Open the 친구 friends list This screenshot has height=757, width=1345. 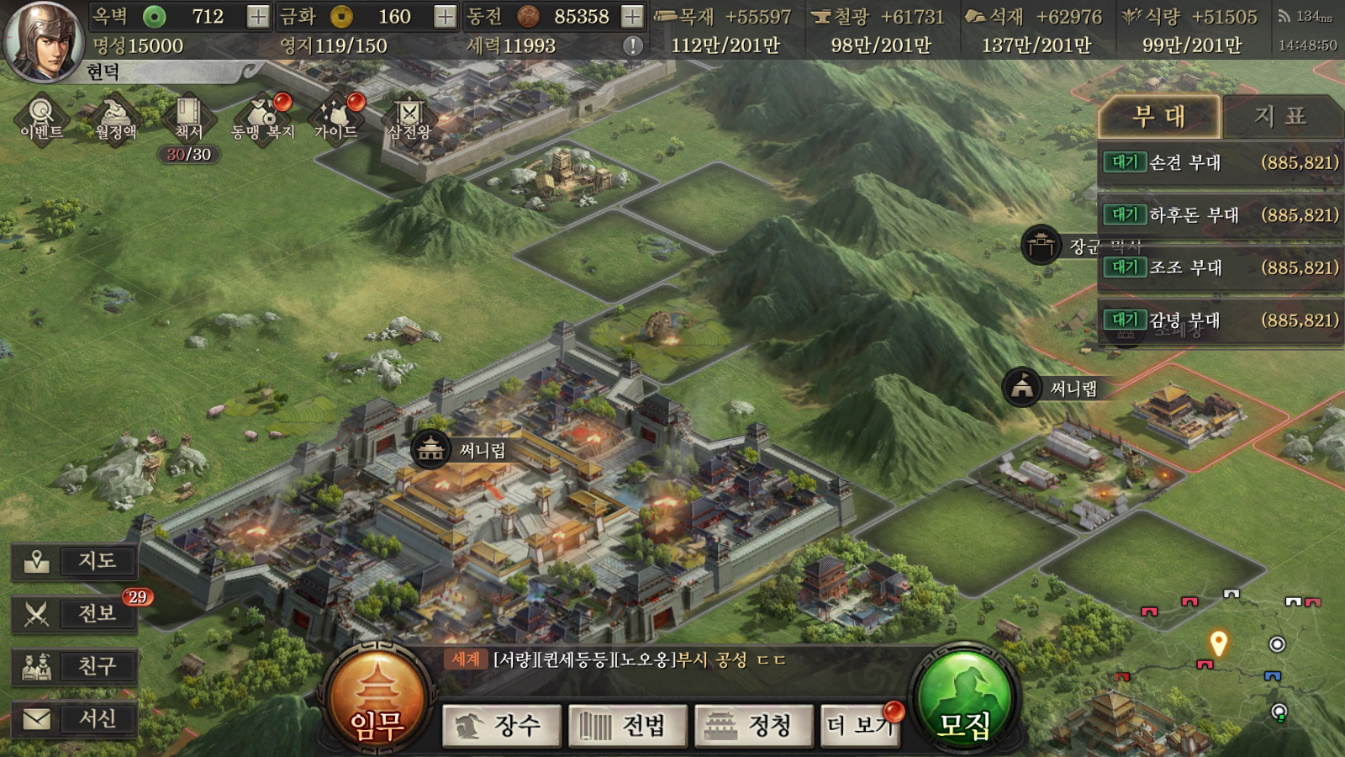[75, 666]
